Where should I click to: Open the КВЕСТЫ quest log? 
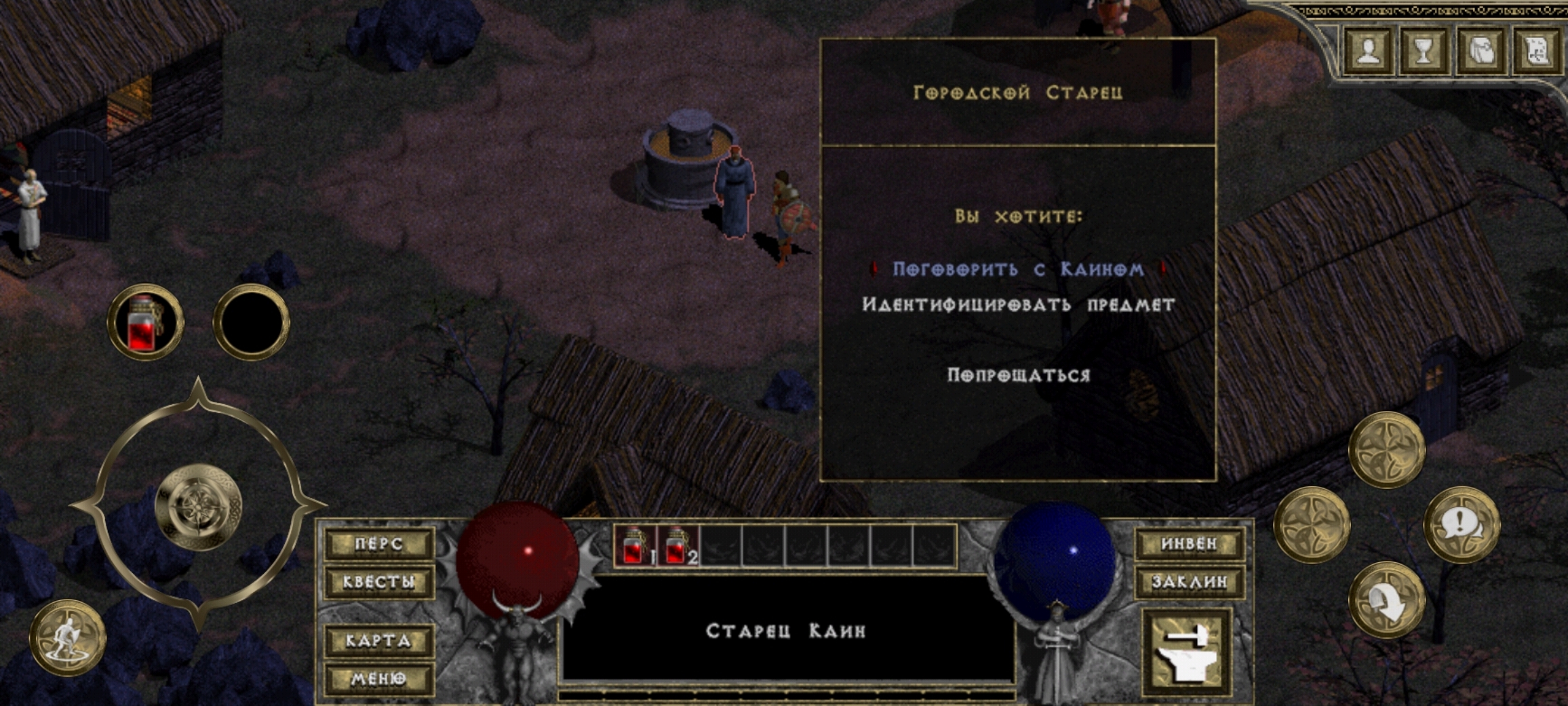(379, 582)
